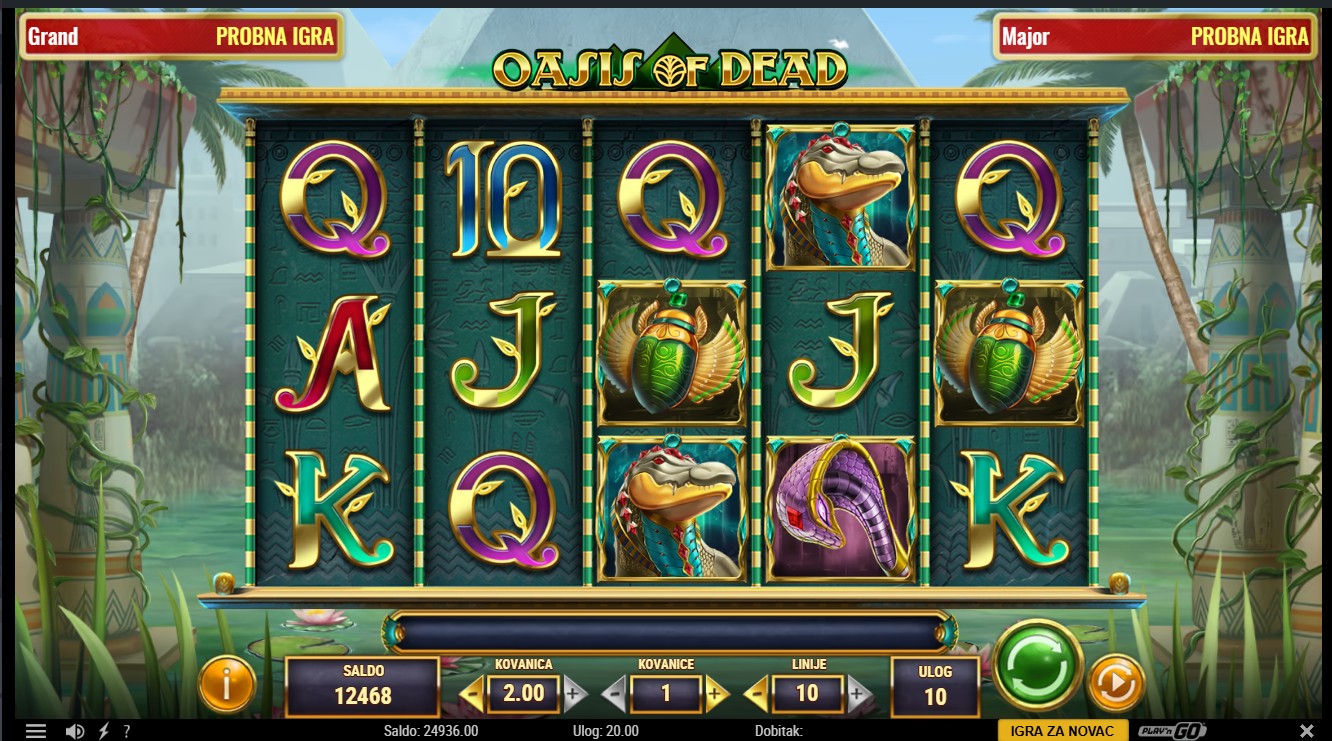Image resolution: width=1332 pixels, height=741 pixels.
Task: Open the paytable info button
Action: tap(227, 684)
